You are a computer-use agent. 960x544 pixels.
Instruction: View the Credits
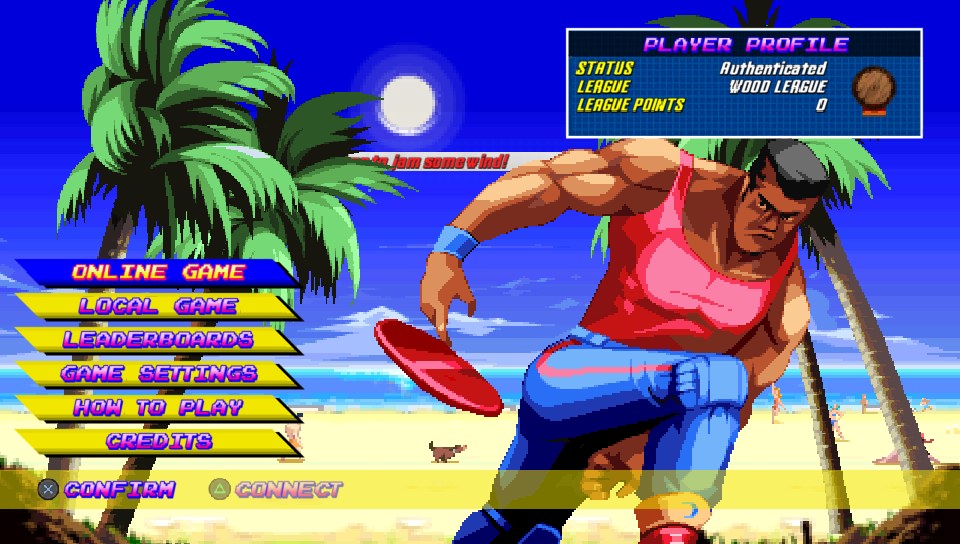(x=158, y=441)
